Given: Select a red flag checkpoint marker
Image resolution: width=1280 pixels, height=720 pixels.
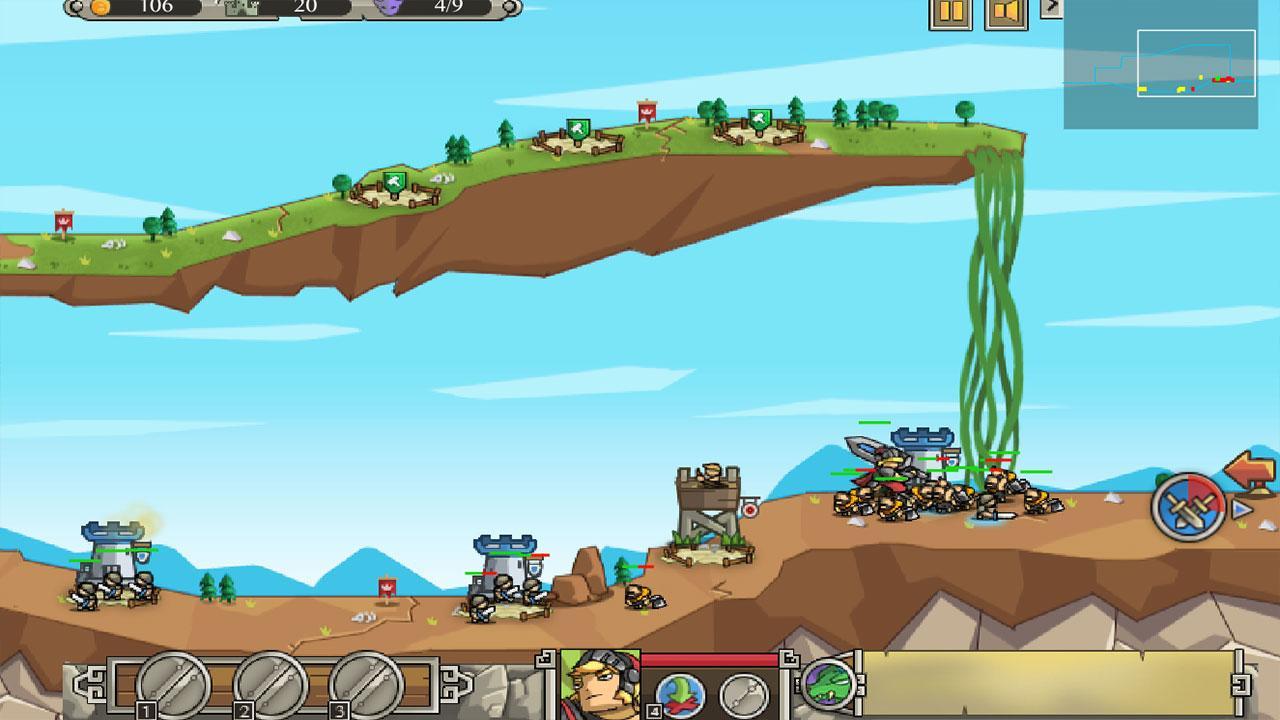Looking at the screenshot, I should 648,108.
